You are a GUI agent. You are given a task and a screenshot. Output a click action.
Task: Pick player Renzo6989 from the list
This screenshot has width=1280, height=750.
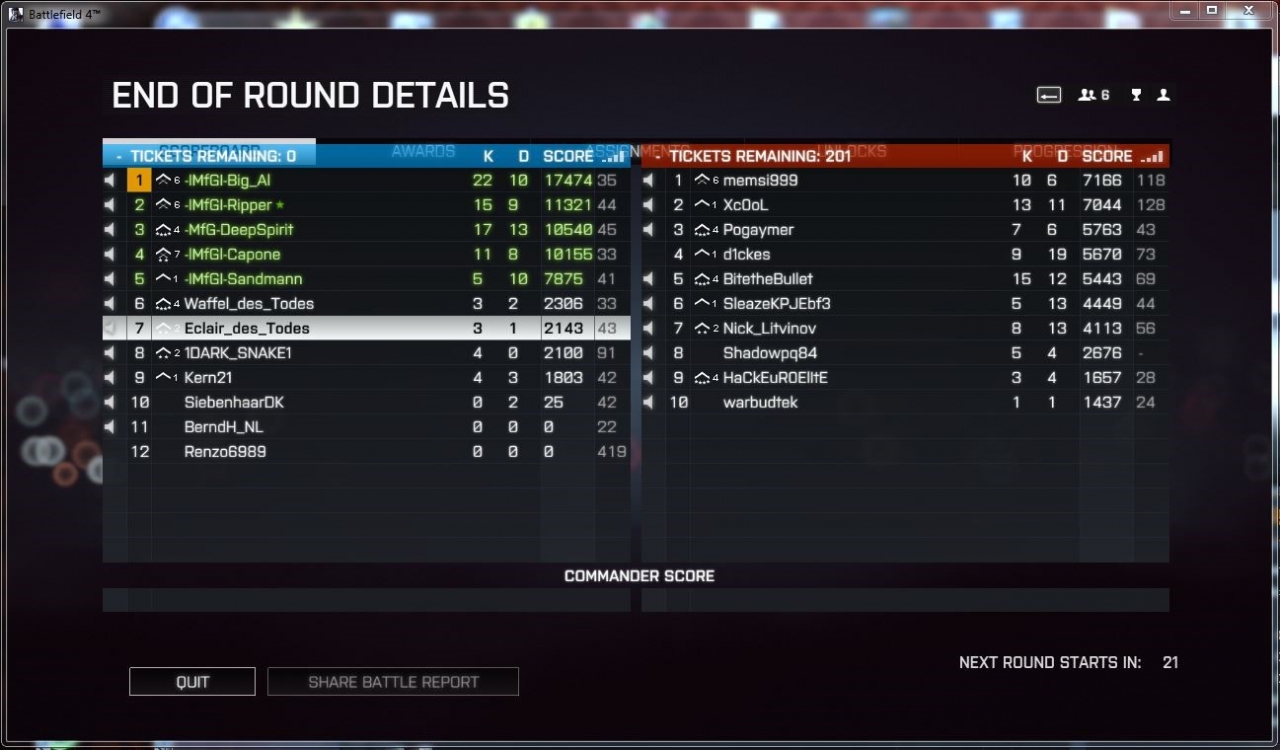(x=225, y=452)
